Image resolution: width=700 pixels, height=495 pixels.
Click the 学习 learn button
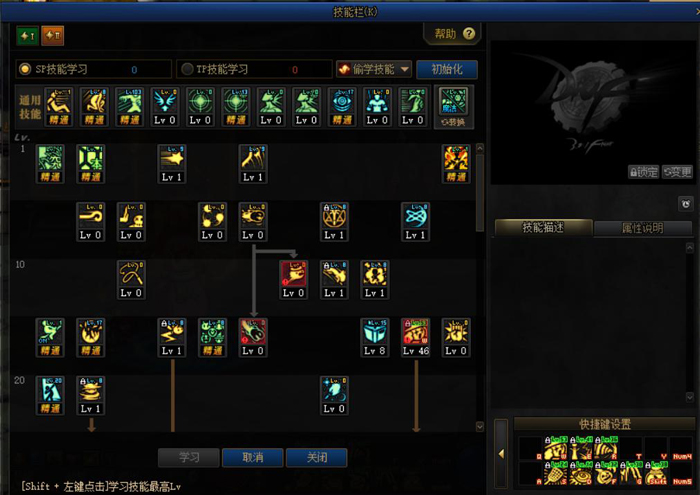click(189, 458)
